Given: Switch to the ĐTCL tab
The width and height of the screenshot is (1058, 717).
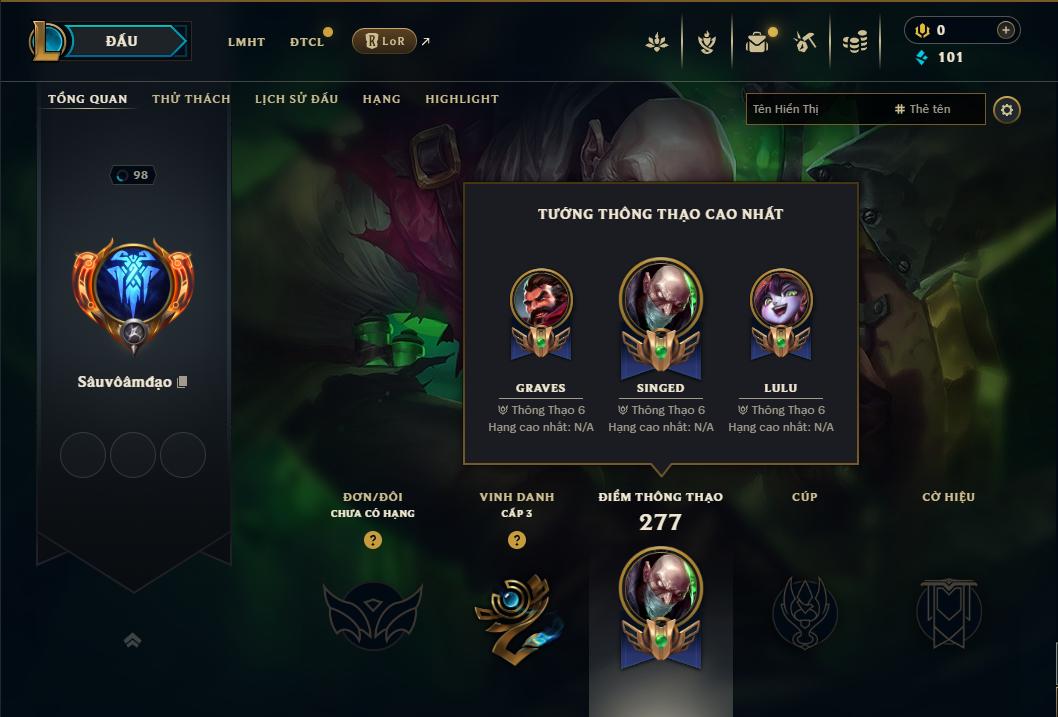Looking at the screenshot, I should tap(307, 42).
